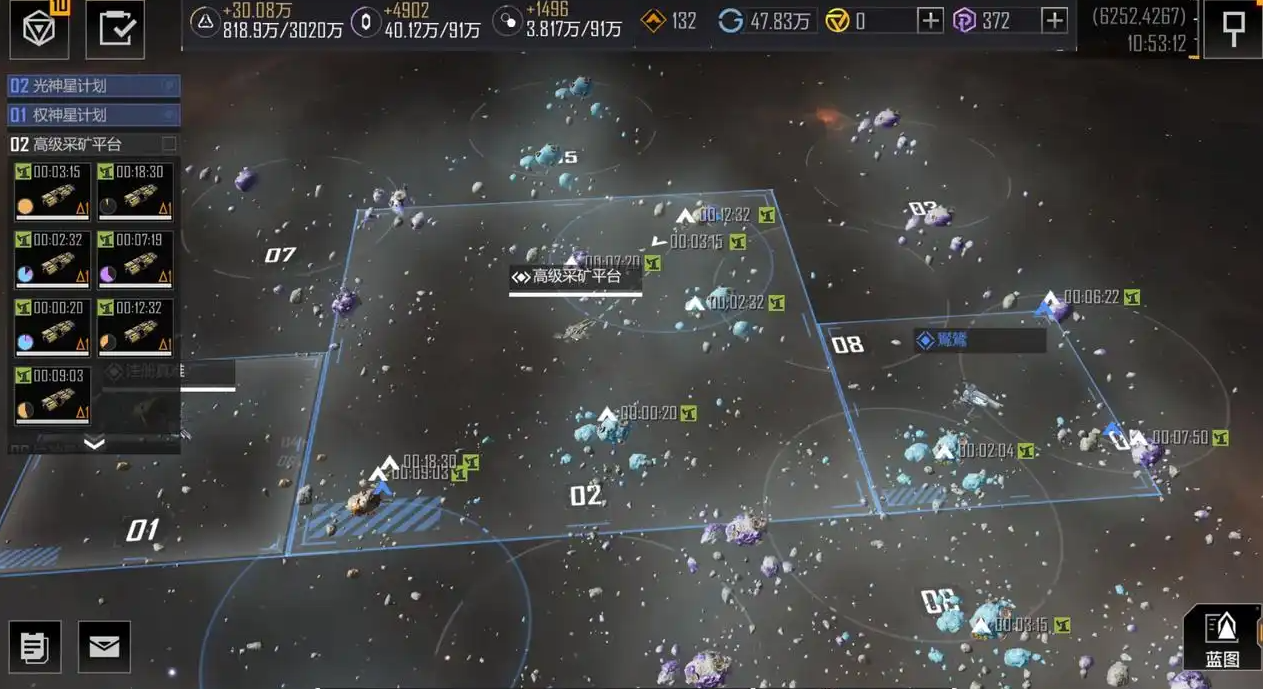Choose the fleet card timed 00:02:32

coord(52,260)
